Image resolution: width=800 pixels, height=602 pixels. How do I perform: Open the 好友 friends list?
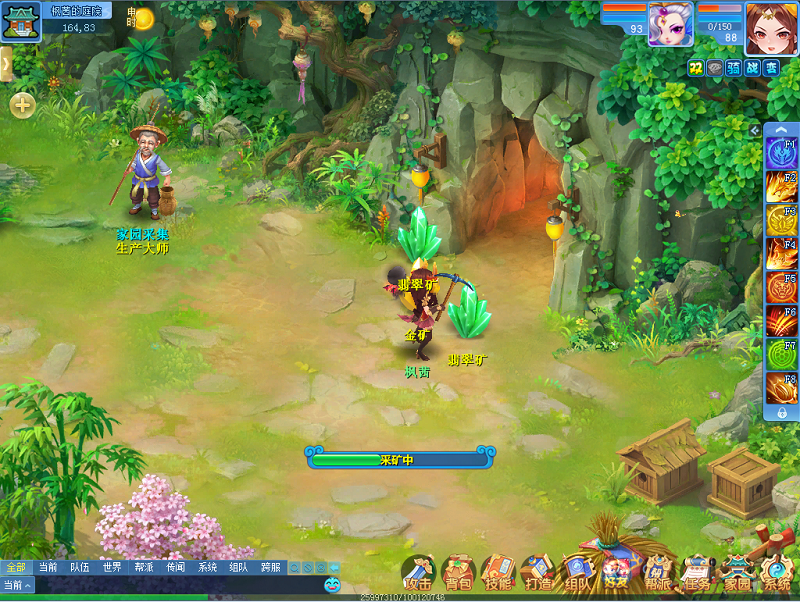click(617, 573)
